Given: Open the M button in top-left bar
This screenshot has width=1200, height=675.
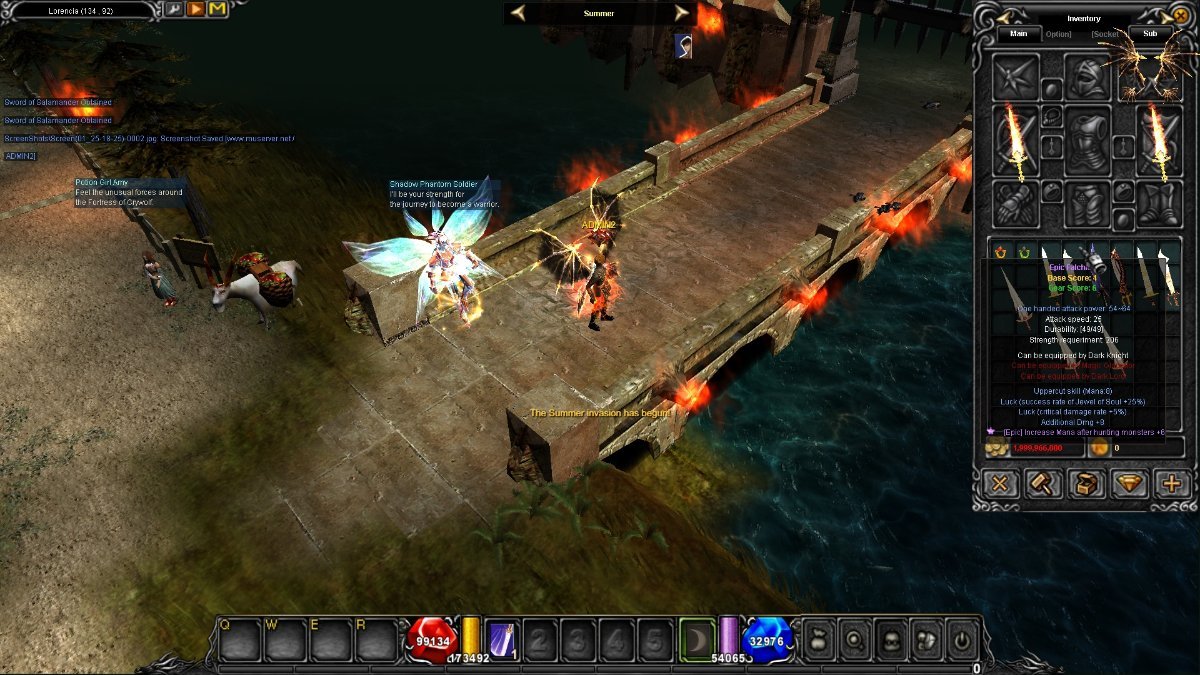Looking at the screenshot, I should point(217,9).
